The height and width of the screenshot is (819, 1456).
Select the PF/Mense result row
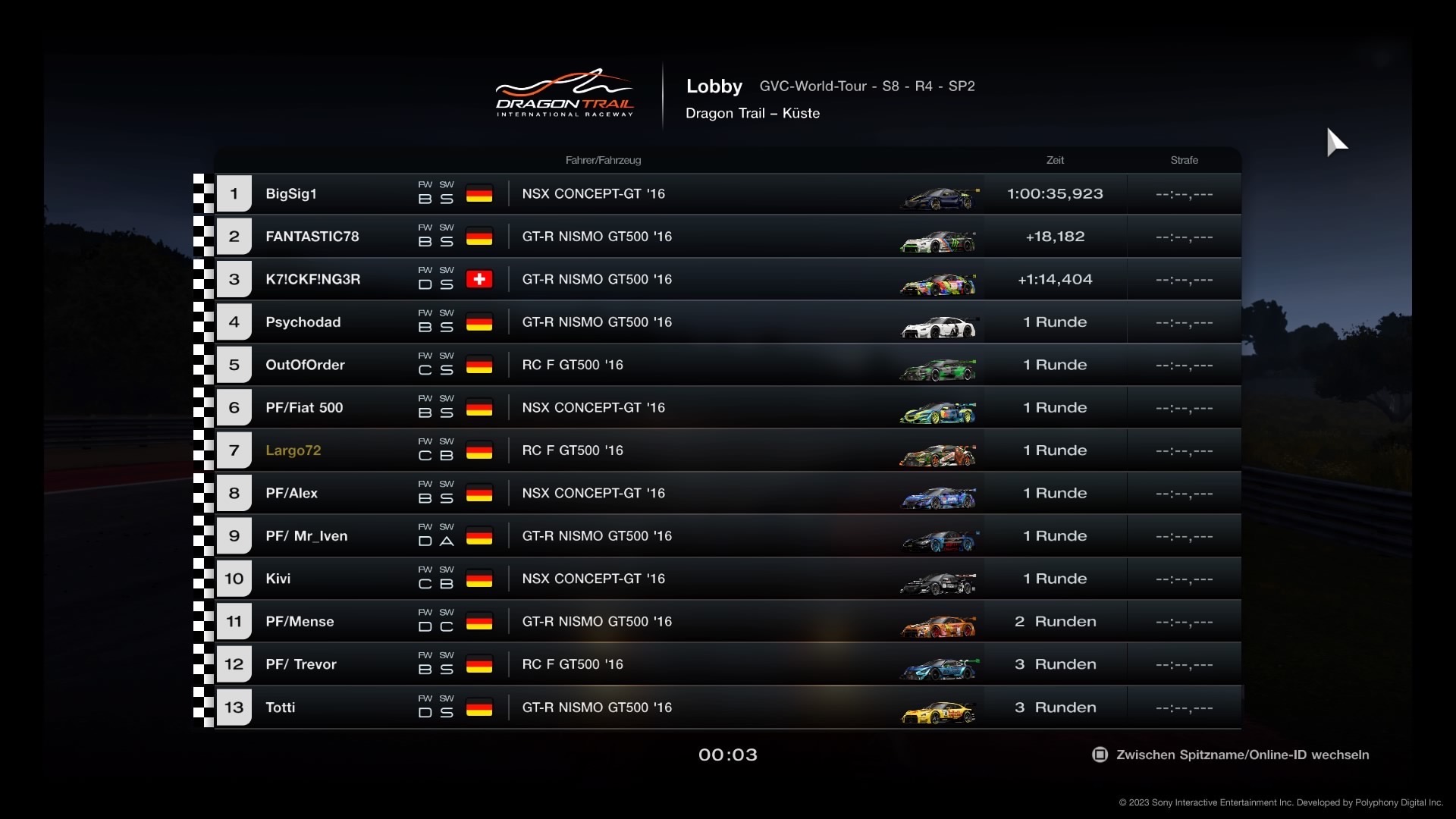(x=728, y=622)
